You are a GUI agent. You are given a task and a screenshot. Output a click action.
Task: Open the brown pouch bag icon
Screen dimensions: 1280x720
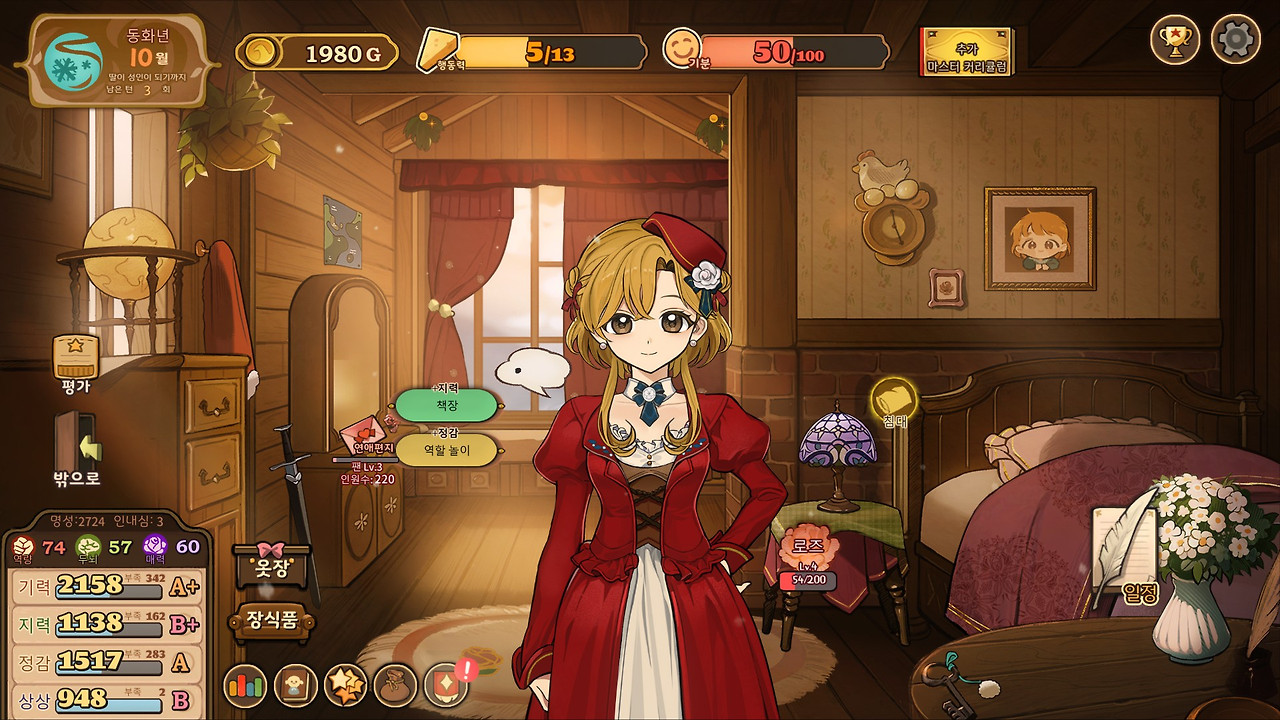coord(395,686)
